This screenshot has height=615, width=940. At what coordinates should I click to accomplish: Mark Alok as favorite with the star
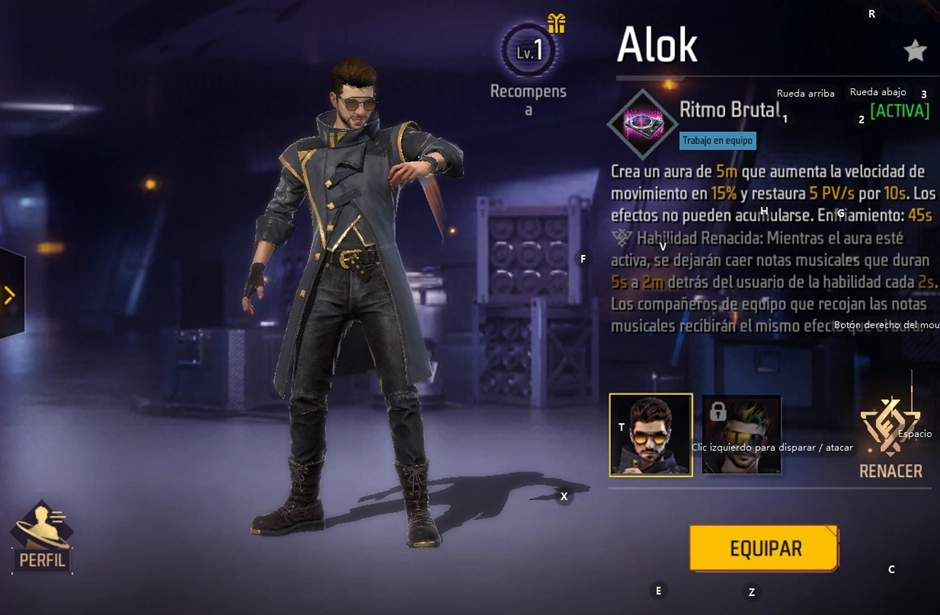[x=915, y=51]
